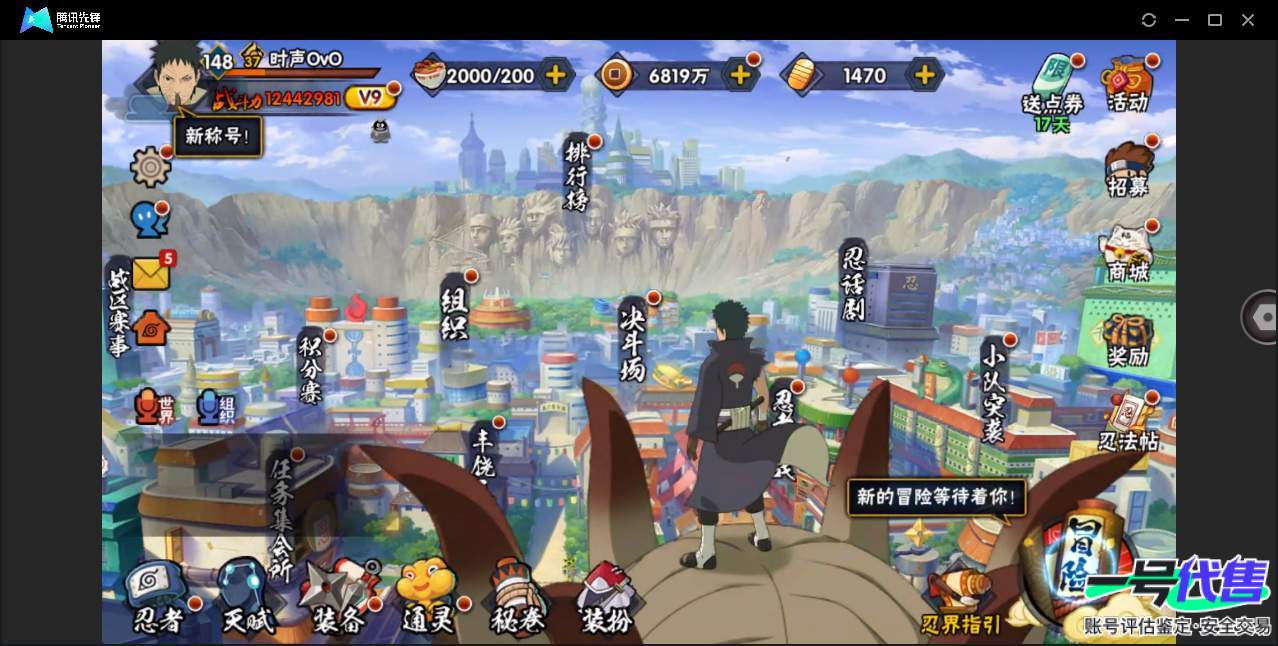Screen dimensions: 1278x646
Task: Open the 排行榜 leaderboard
Action: point(577,174)
